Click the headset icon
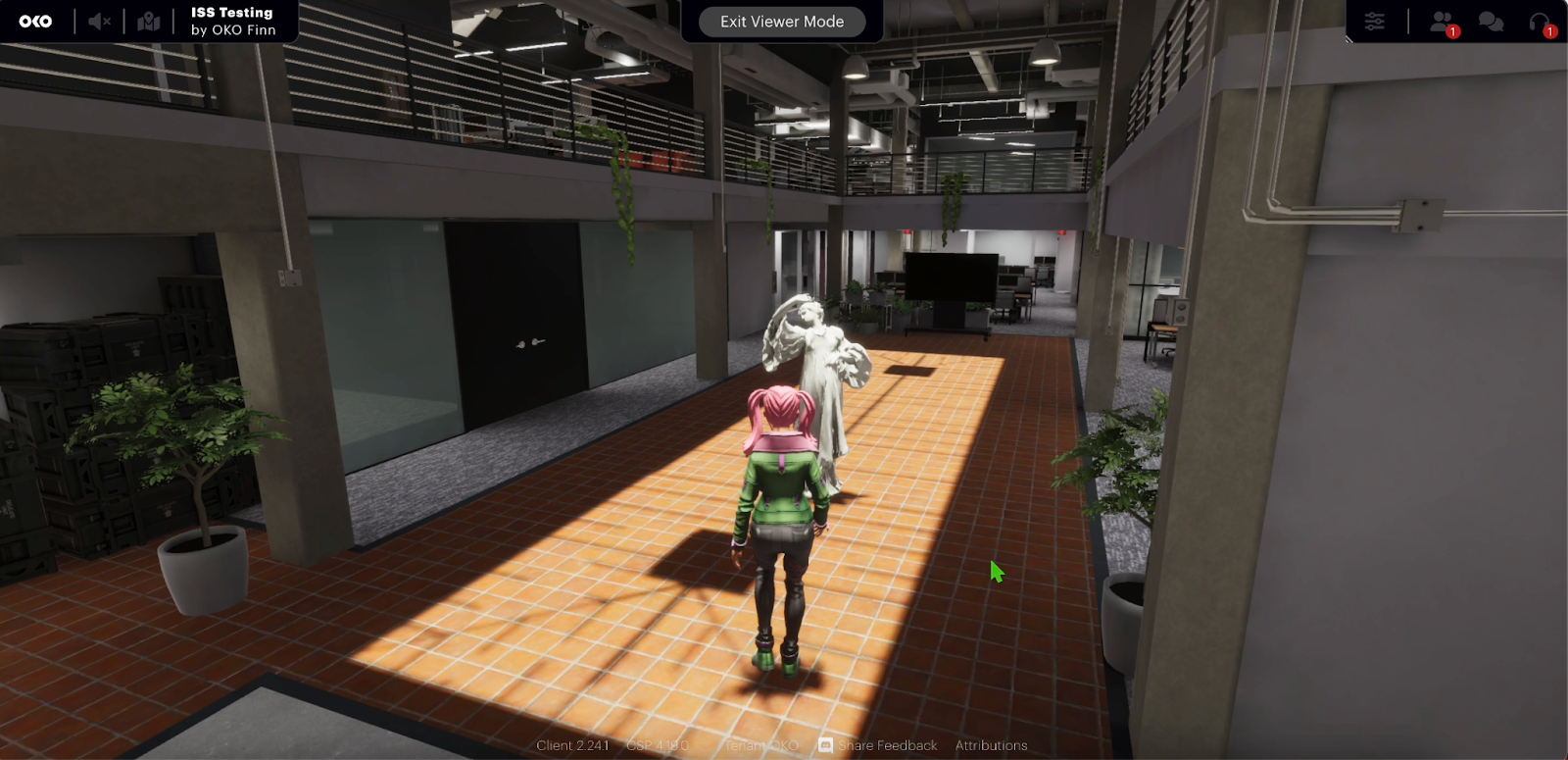The height and width of the screenshot is (760, 1568). point(1540,22)
